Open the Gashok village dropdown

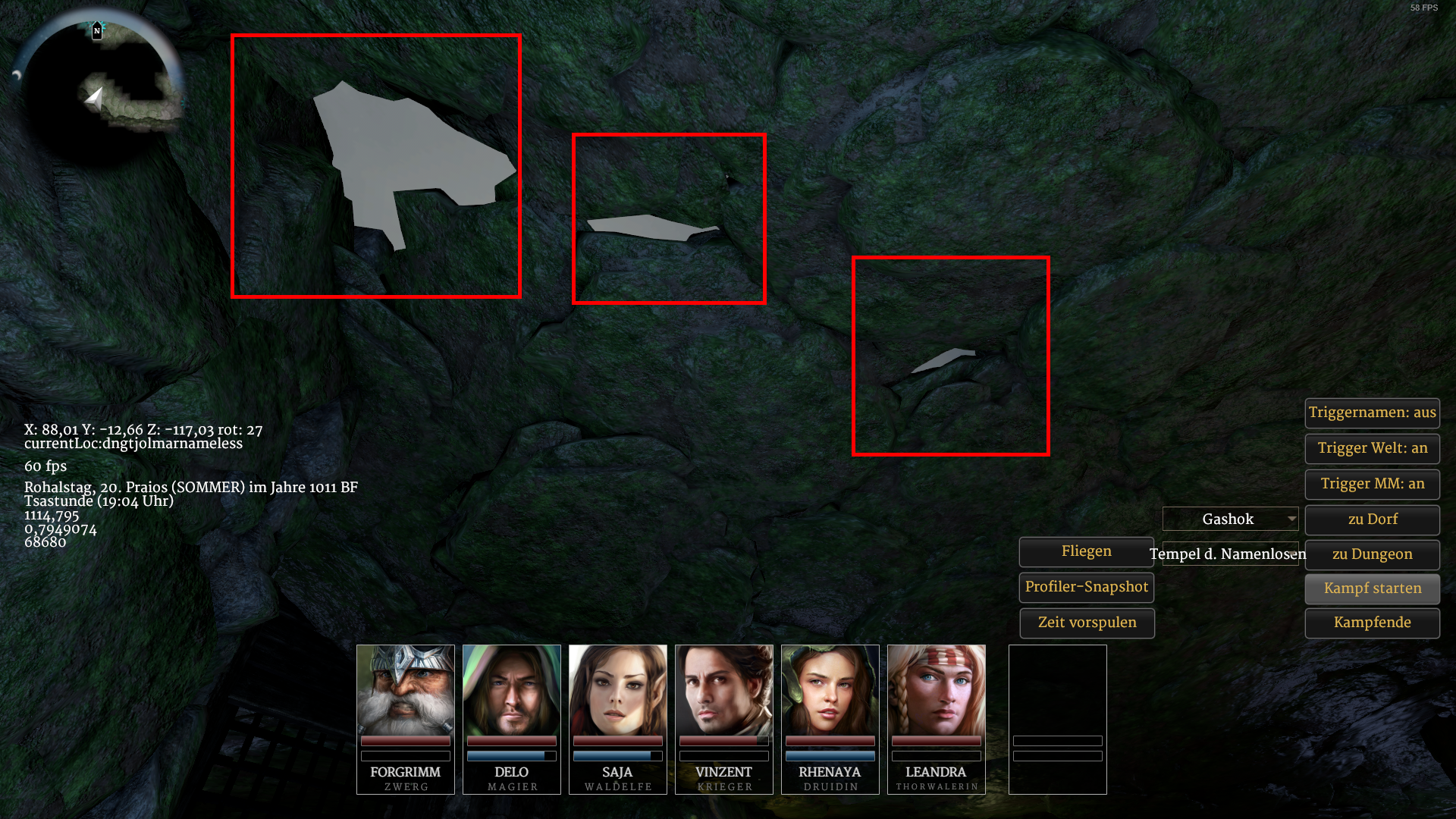click(x=1230, y=519)
